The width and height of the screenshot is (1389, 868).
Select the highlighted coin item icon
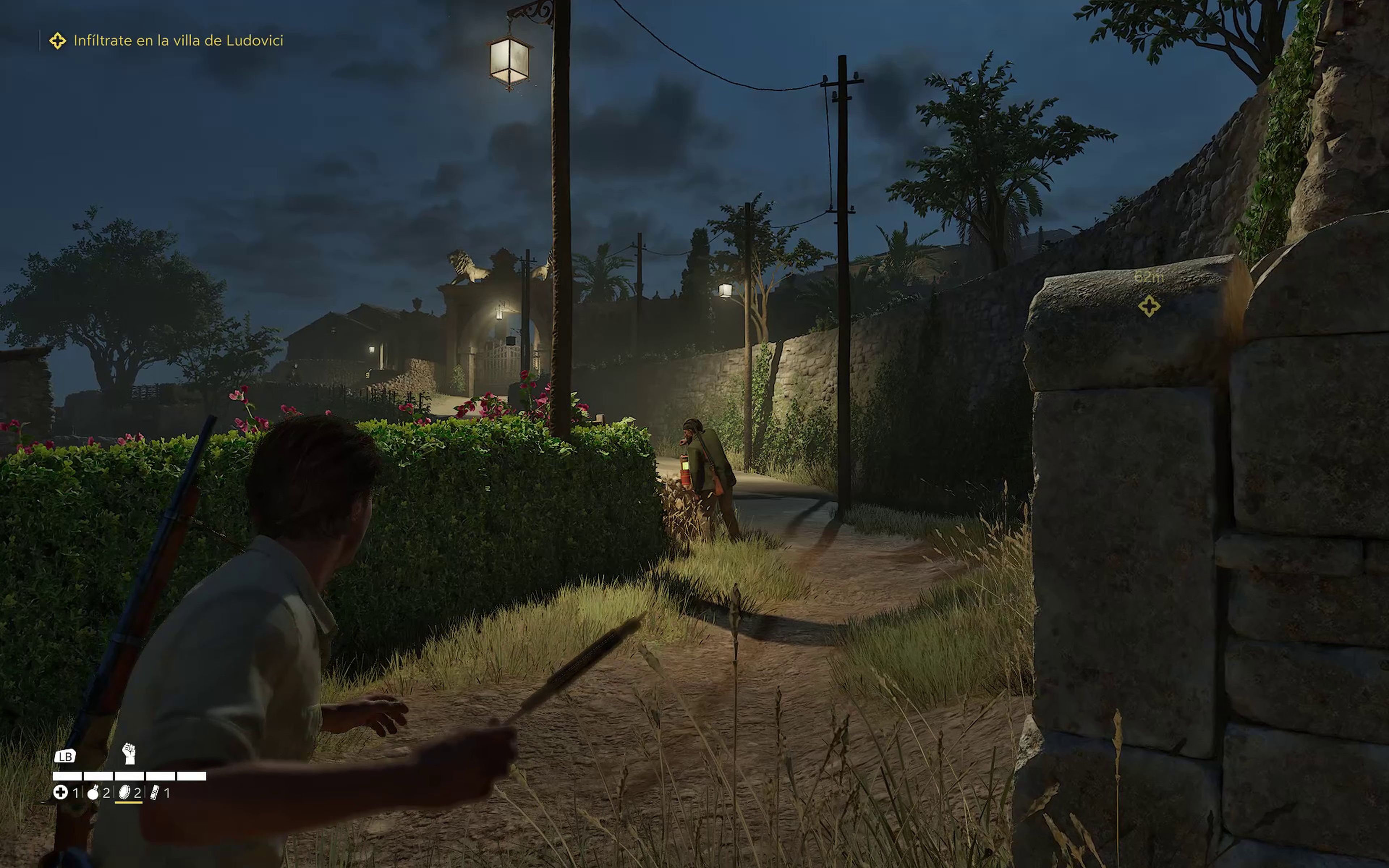click(x=124, y=793)
